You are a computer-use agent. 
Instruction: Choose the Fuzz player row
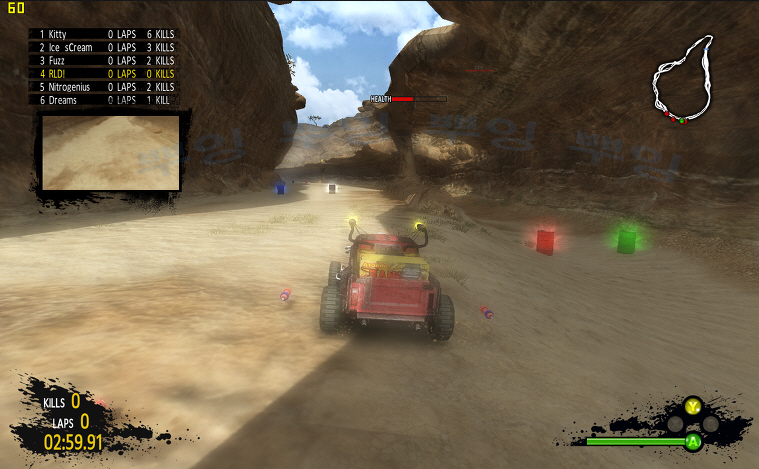tap(105, 60)
